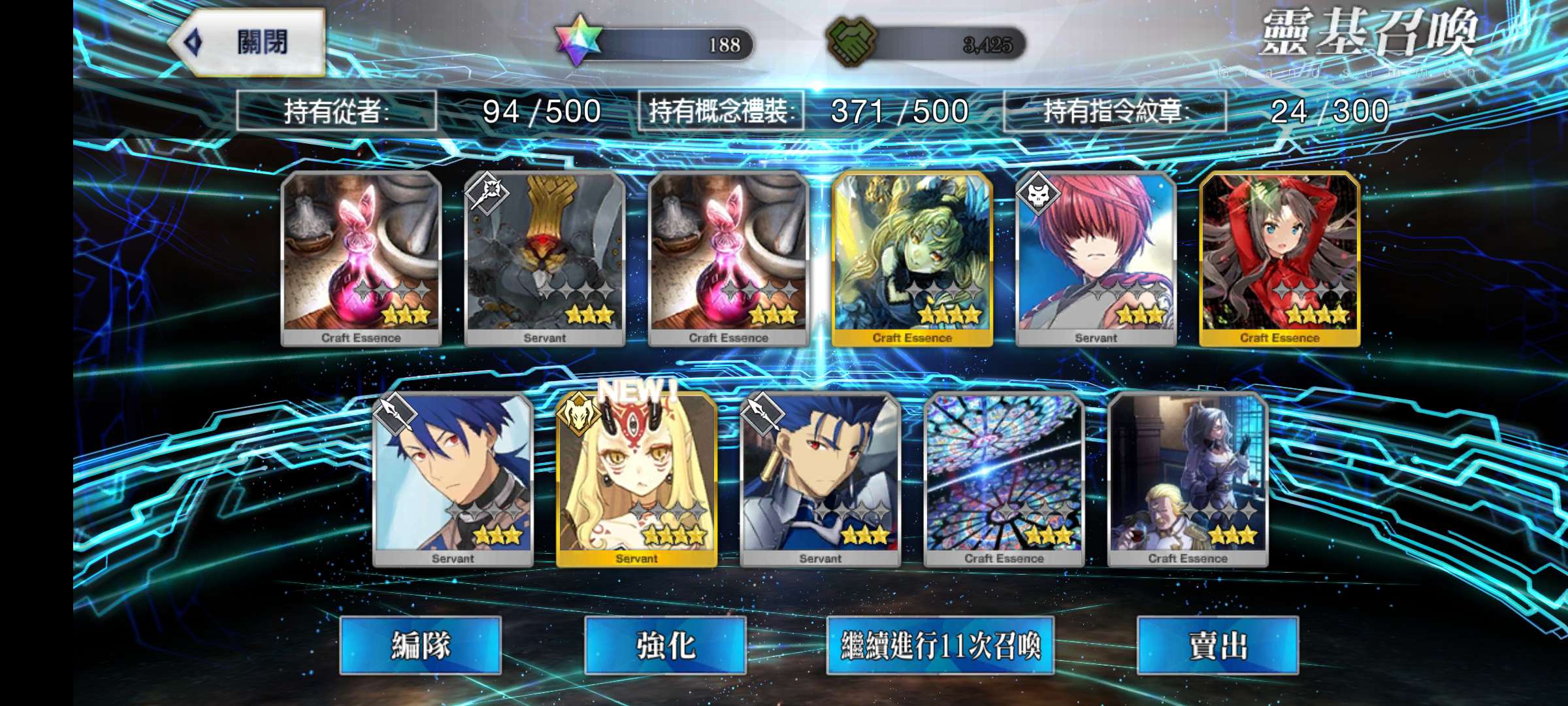Close the summon results screen
Viewport: 1568px width, 706px height.
click(248, 43)
